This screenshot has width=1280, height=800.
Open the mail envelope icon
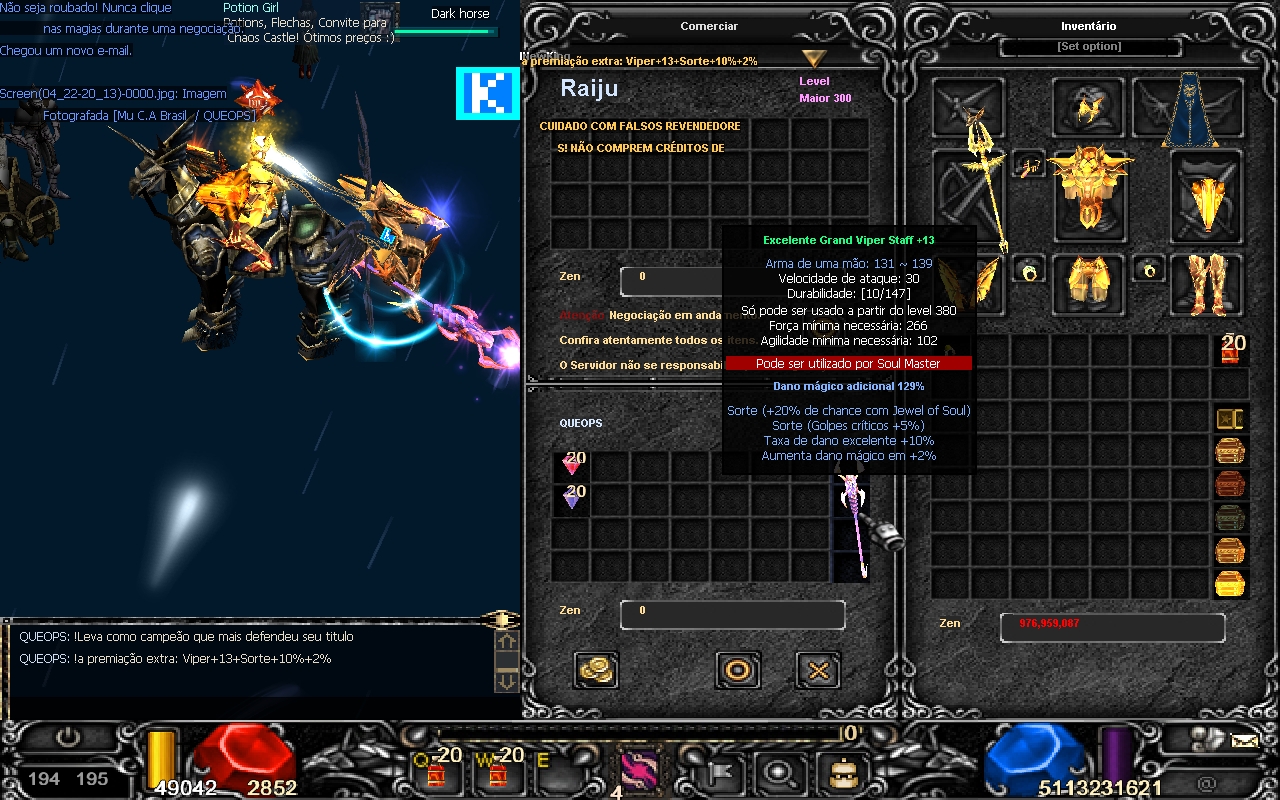point(1244,741)
